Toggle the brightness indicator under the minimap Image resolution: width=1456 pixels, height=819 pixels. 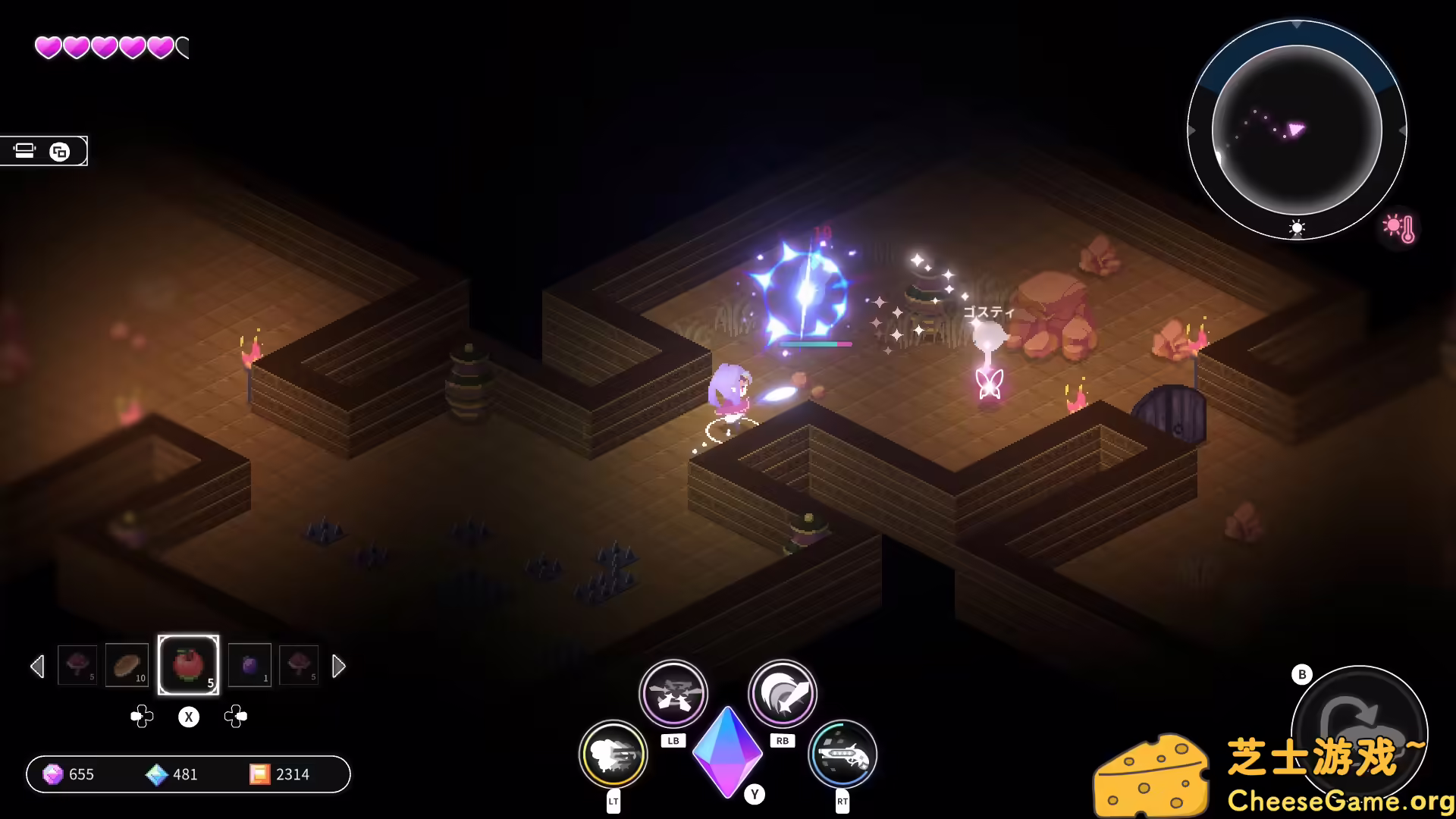coord(1297,228)
